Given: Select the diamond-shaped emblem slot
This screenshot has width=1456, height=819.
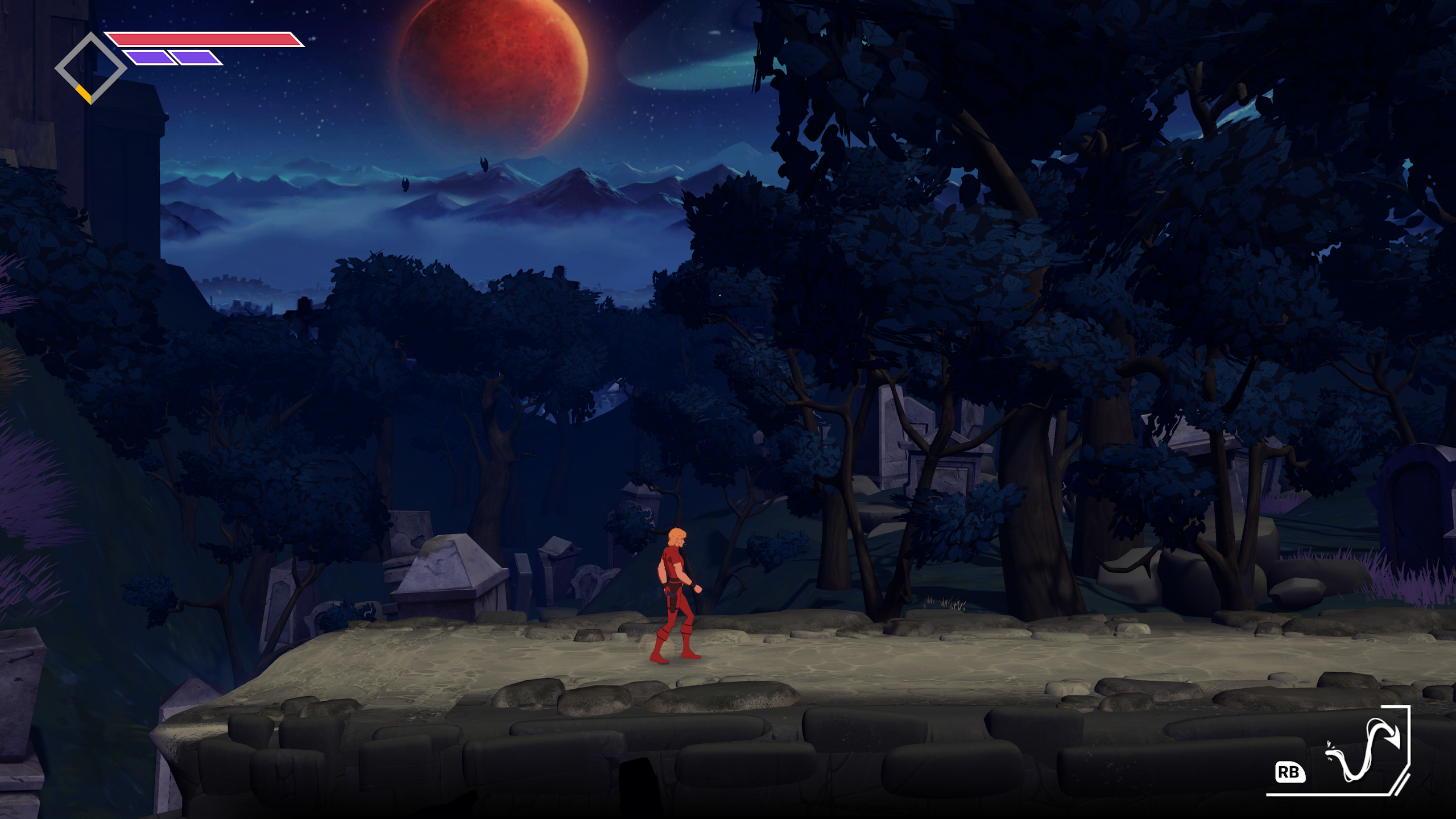Looking at the screenshot, I should coord(90,68).
